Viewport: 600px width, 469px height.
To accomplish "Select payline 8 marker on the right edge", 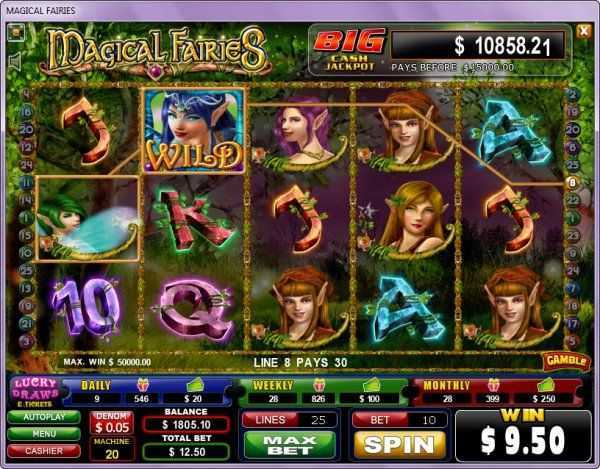I will point(572,182).
